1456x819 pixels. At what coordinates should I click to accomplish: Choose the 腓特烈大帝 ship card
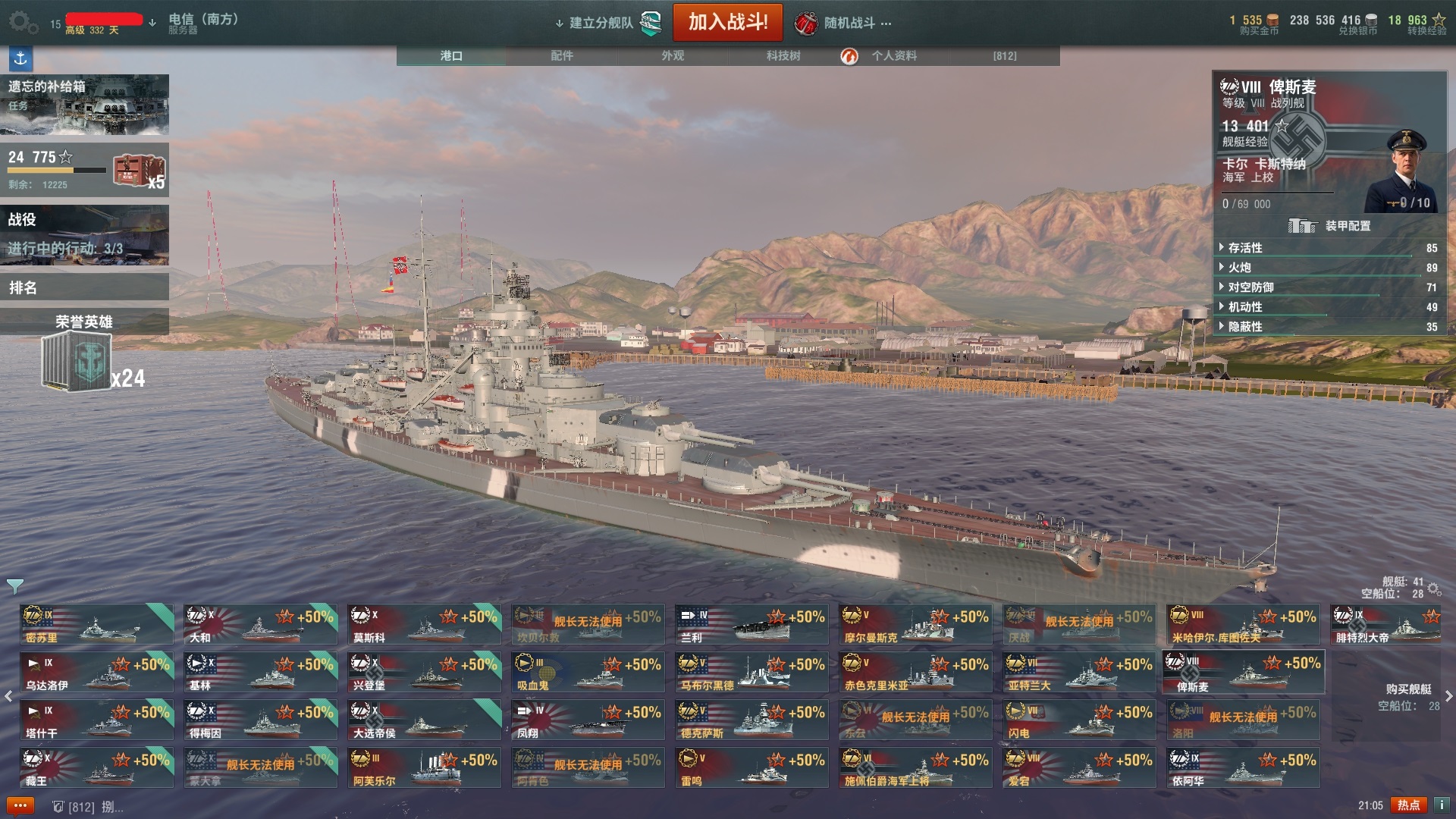pos(1386,625)
